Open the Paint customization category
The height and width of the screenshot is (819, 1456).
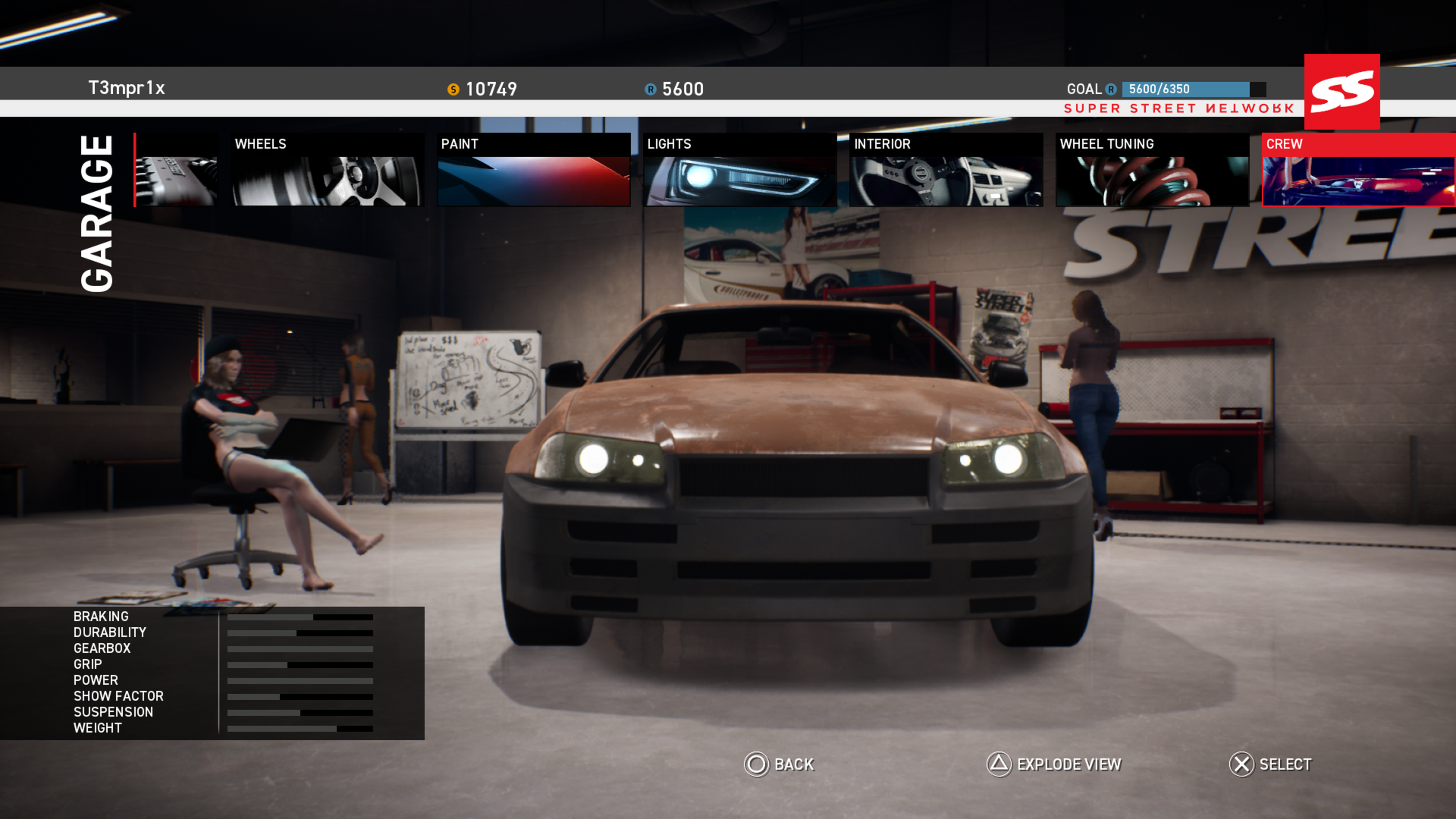[534, 168]
